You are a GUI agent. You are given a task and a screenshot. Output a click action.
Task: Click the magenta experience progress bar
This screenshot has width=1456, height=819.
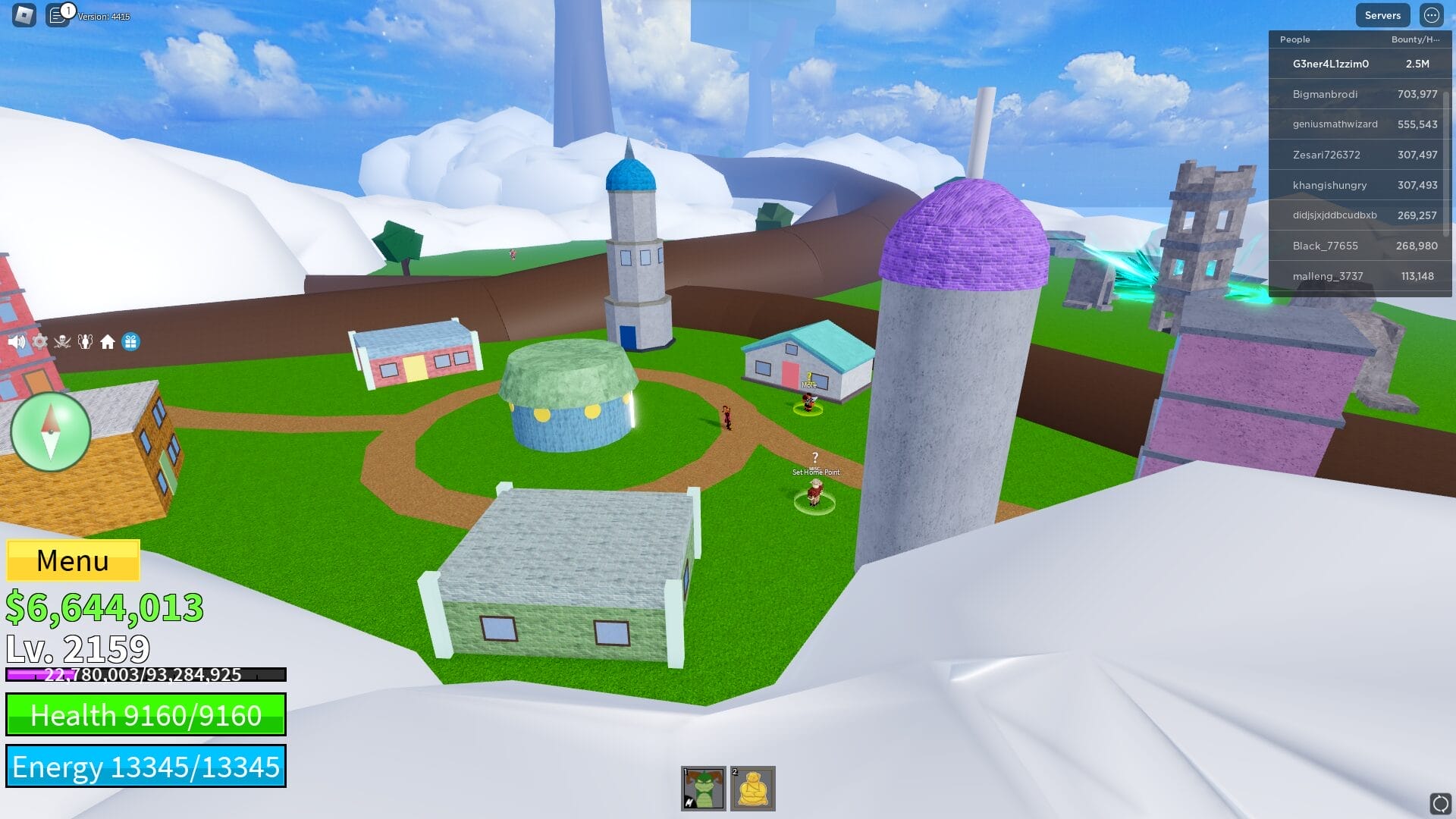144,674
